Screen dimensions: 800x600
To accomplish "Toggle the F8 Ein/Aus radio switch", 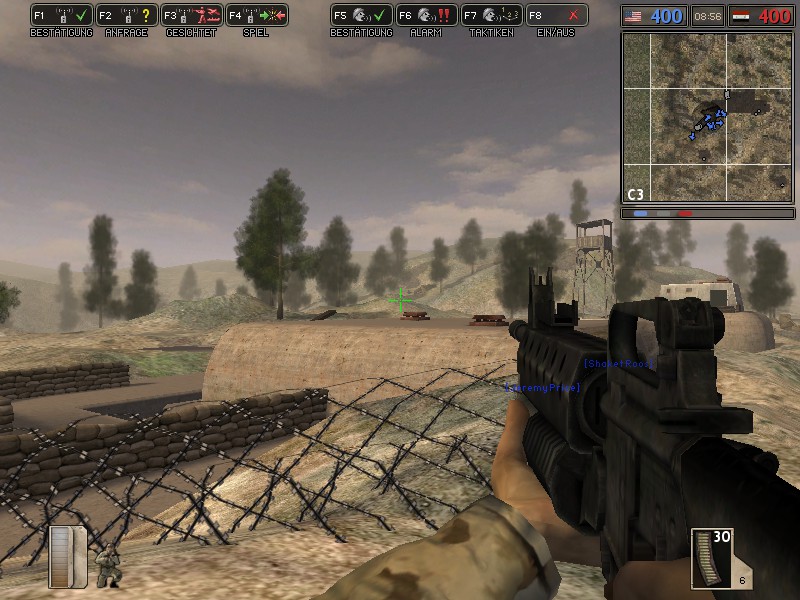I will 557,15.
